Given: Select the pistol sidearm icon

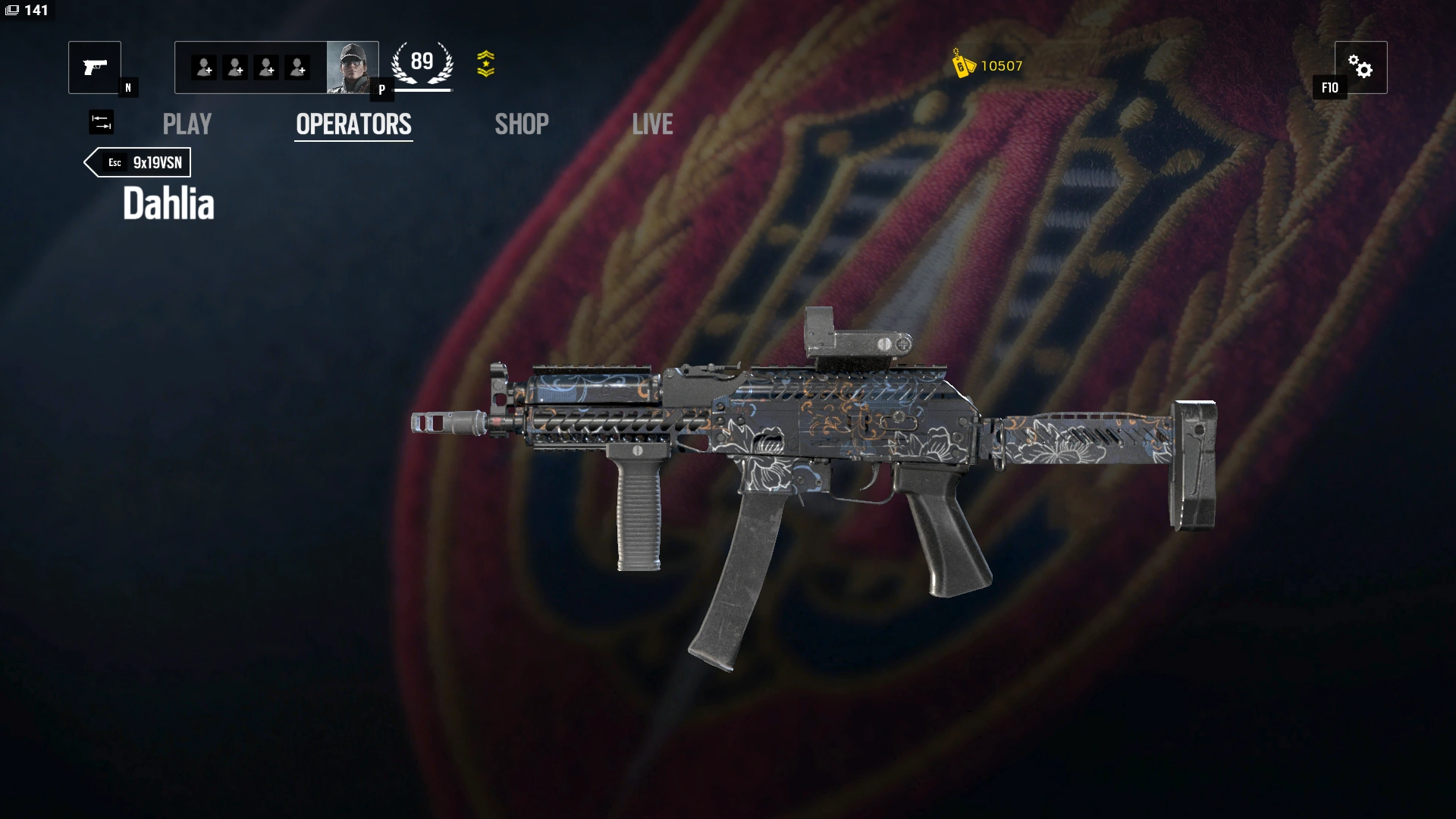Looking at the screenshot, I should click(x=94, y=67).
